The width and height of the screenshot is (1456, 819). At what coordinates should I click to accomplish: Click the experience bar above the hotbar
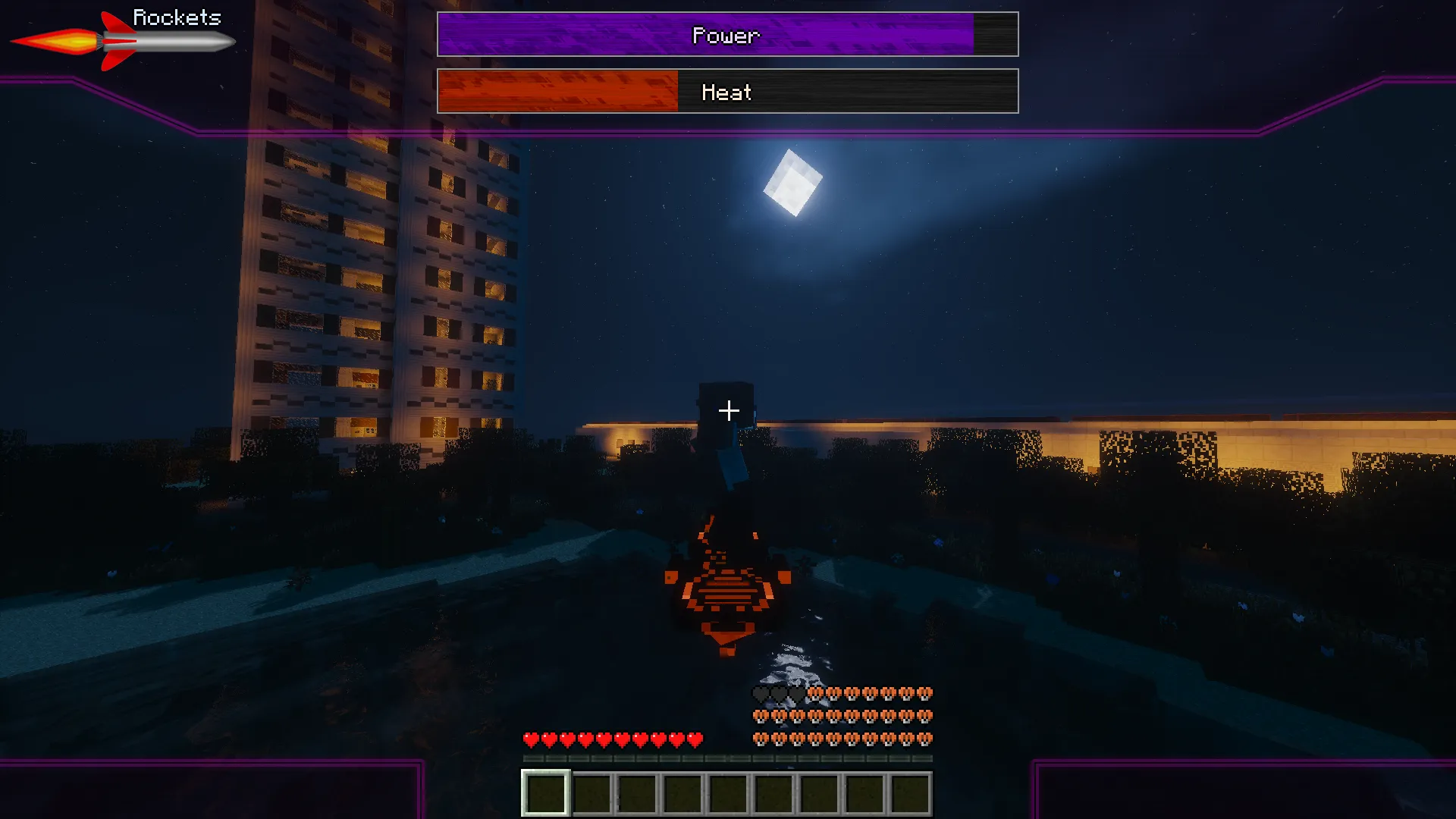pyautogui.click(x=726, y=758)
